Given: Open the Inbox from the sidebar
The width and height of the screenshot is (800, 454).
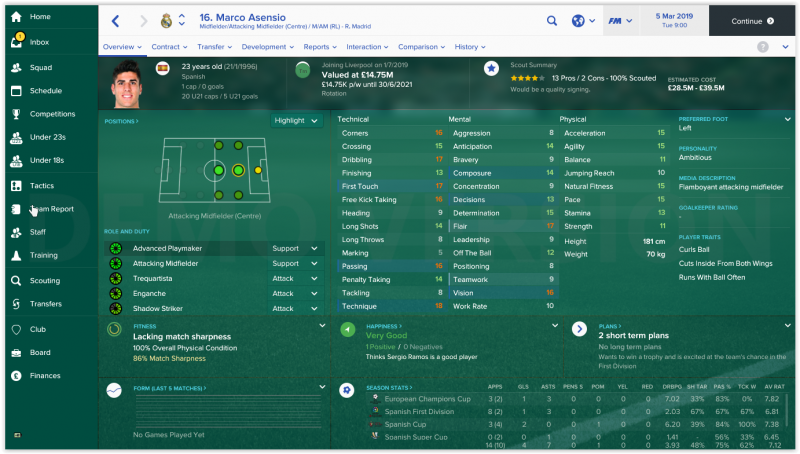Looking at the screenshot, I should pos(39,42).
